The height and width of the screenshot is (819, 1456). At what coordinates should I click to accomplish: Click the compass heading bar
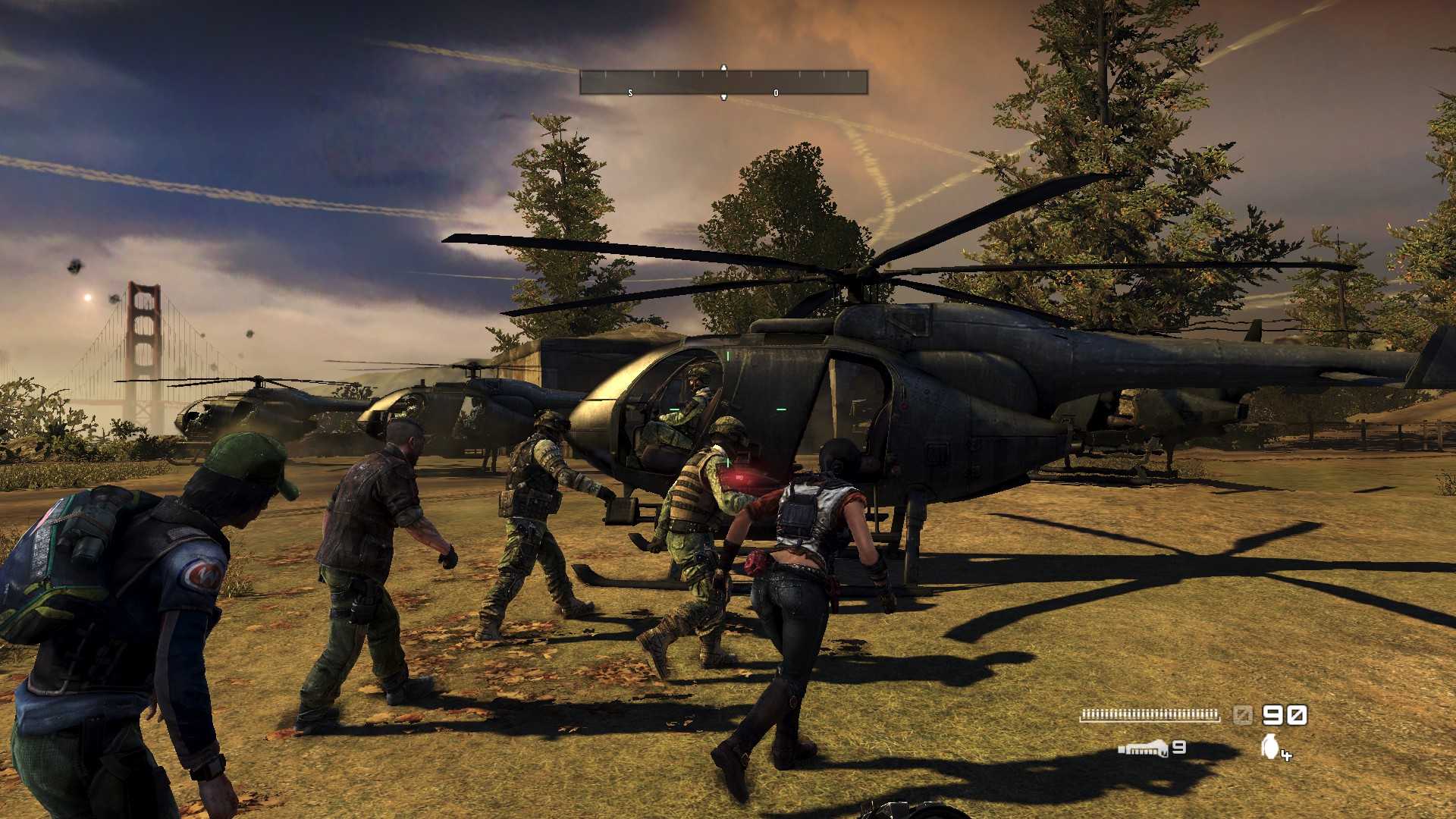723,82
